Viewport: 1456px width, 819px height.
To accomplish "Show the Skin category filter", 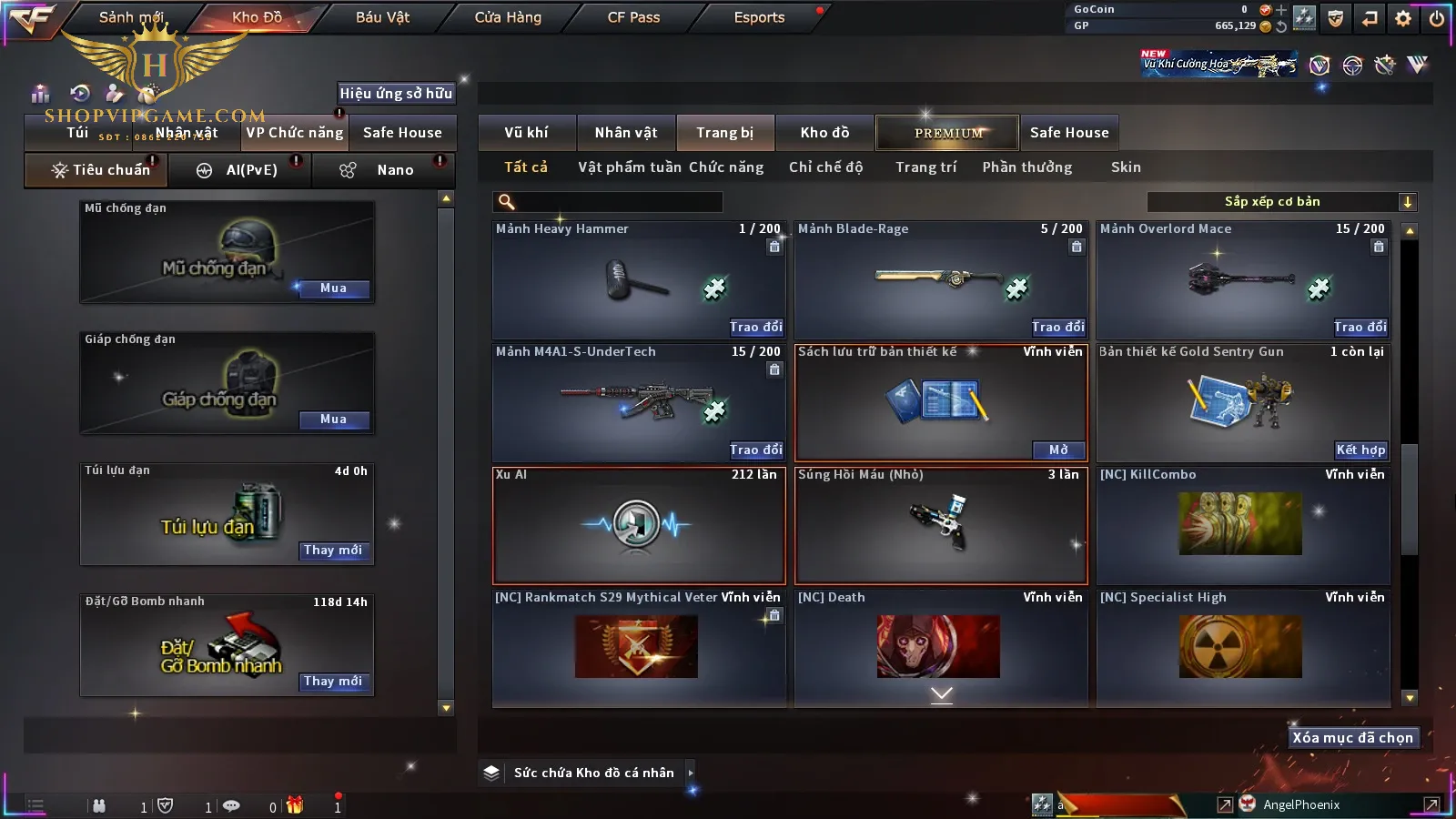I will 1126,167.
